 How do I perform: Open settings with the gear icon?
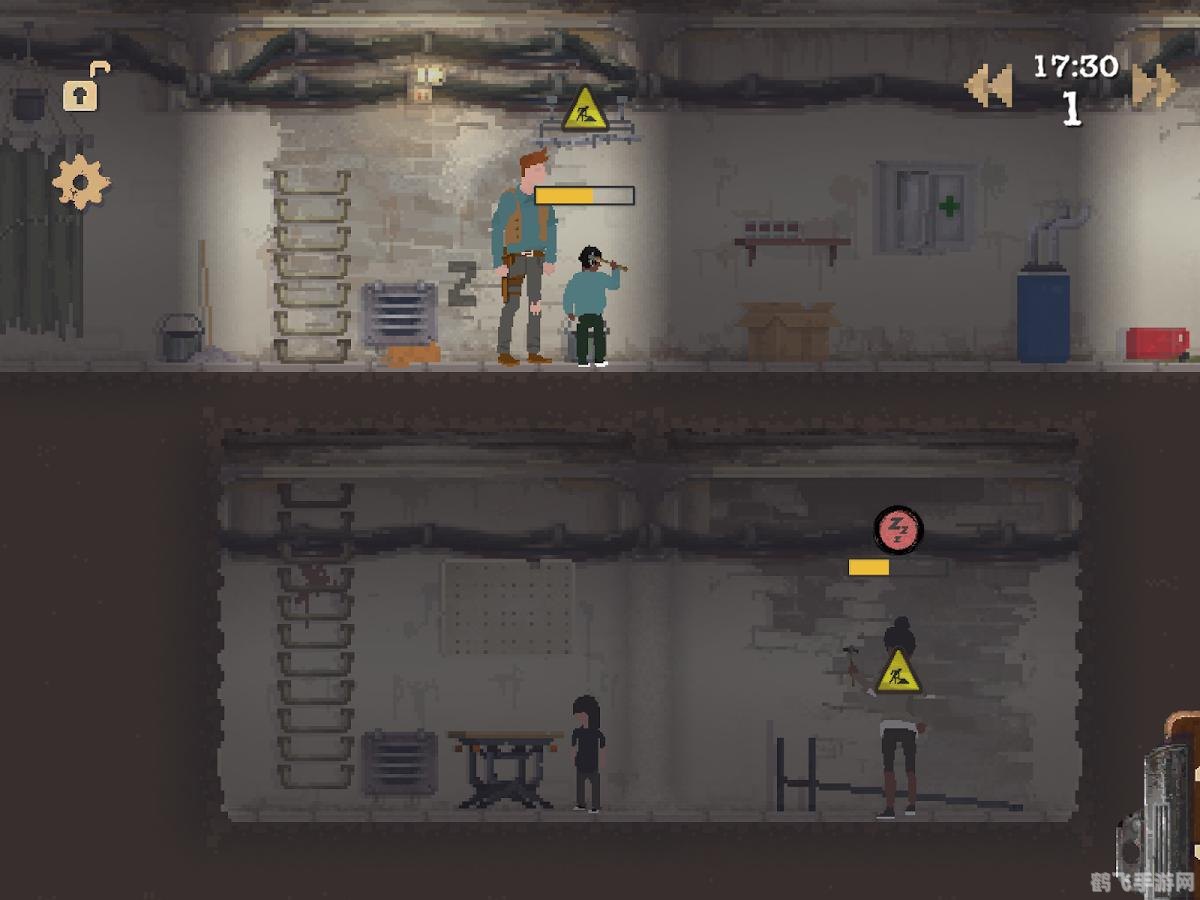click(x=80, y=182)
